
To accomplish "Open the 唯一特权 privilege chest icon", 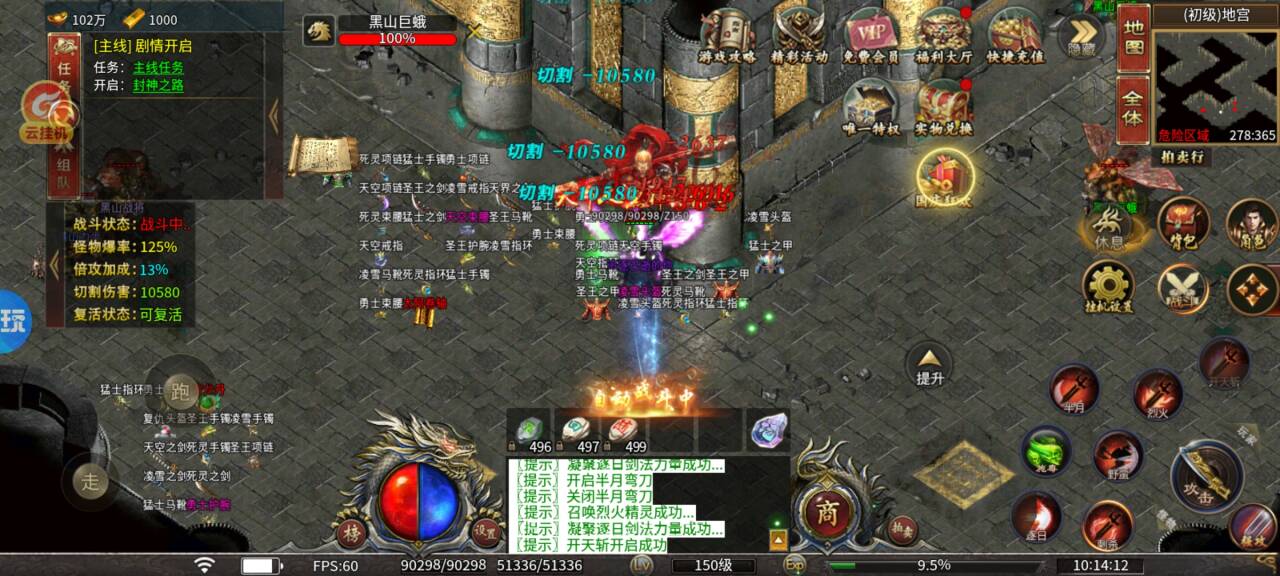I will click(871, 105).
